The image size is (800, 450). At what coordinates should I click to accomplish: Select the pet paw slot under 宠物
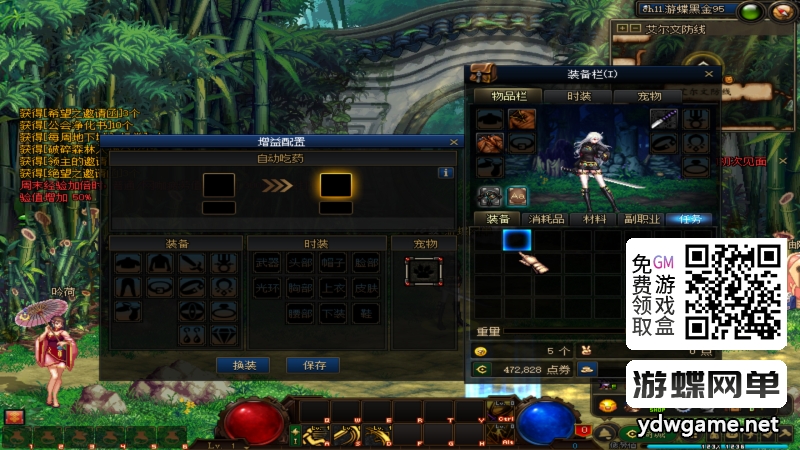[423, 270]
